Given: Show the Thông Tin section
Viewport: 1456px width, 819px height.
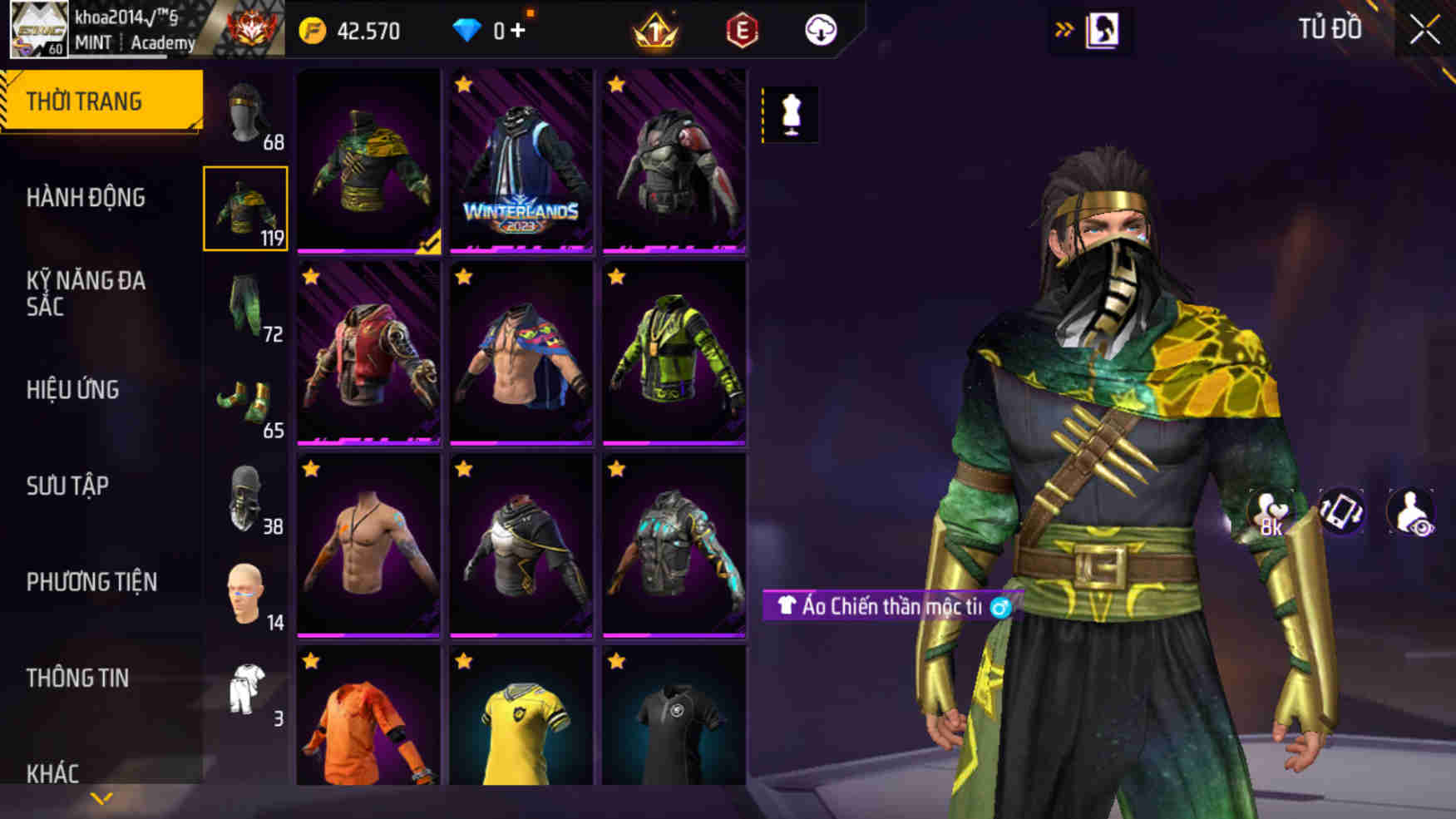Looking at the screenshot, I should (77, 678).
